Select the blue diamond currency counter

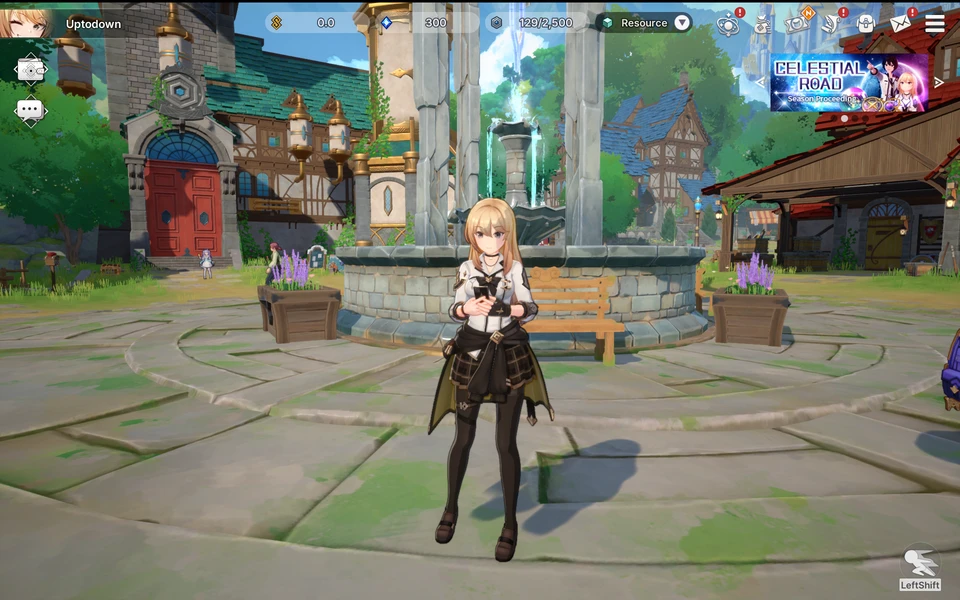[420, 23]
